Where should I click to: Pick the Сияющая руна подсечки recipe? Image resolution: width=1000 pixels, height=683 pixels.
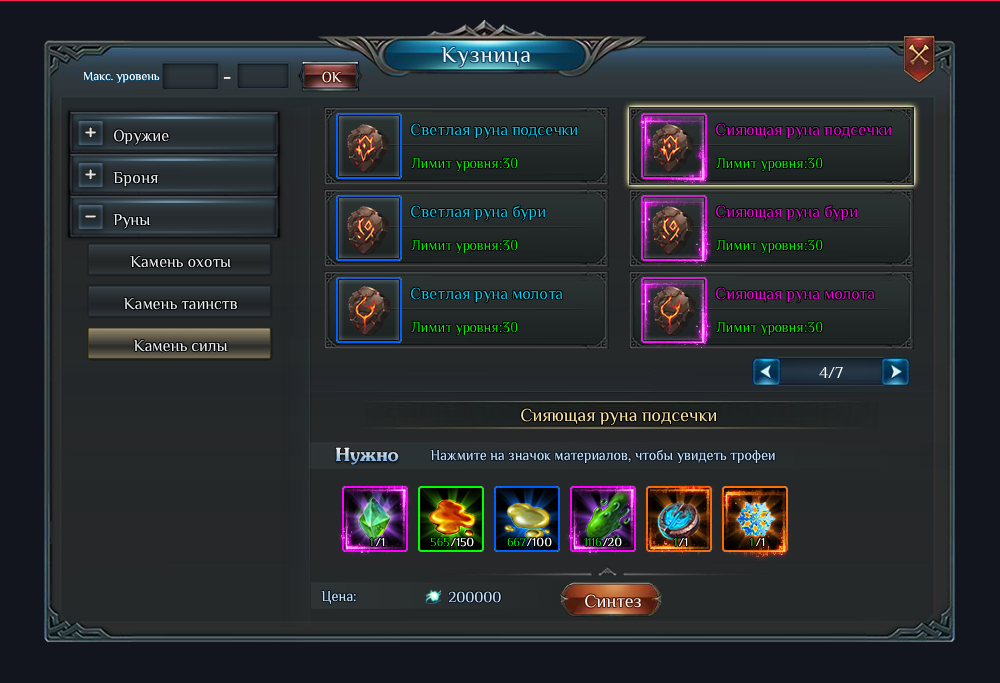pyautogui.click(x=772, y=146)
